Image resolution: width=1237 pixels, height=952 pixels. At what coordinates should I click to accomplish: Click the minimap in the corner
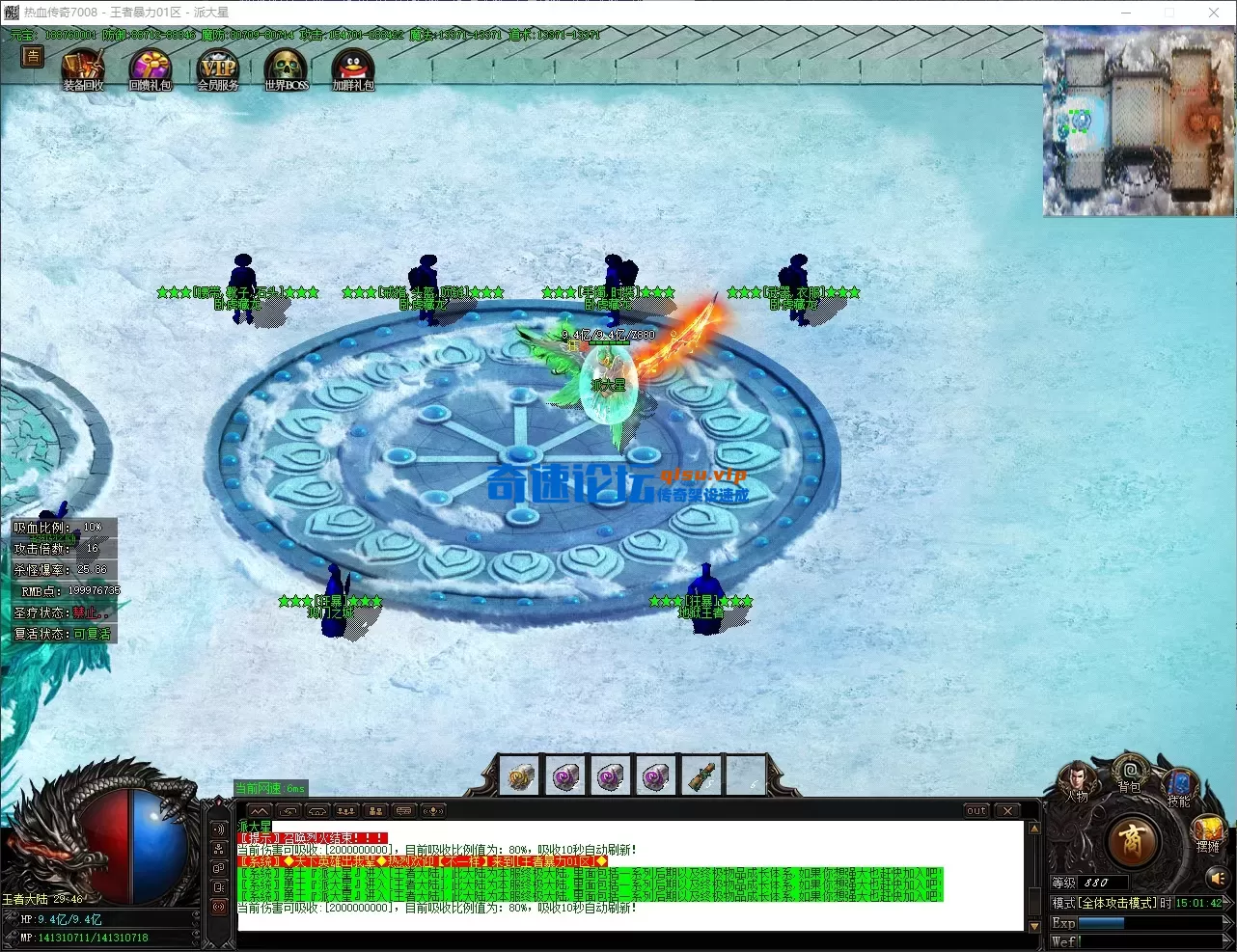(x=1139, y=121)
